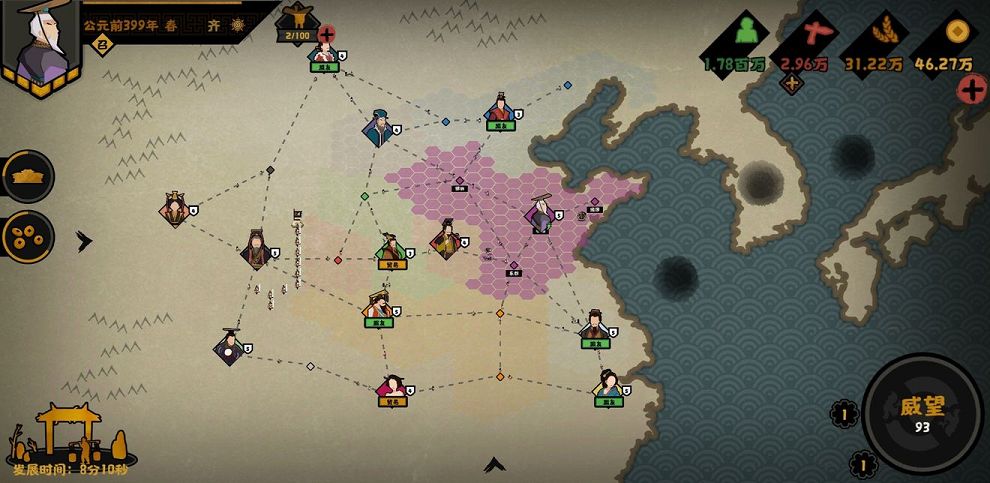The height and width of the screenshot is (483, 990).
Task: Select the gold coin resource icon
Action: point(956,30)
